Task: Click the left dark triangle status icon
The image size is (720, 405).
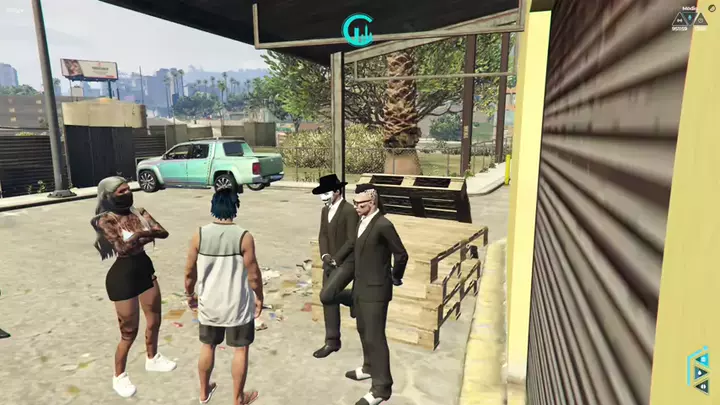Action: 680,19
